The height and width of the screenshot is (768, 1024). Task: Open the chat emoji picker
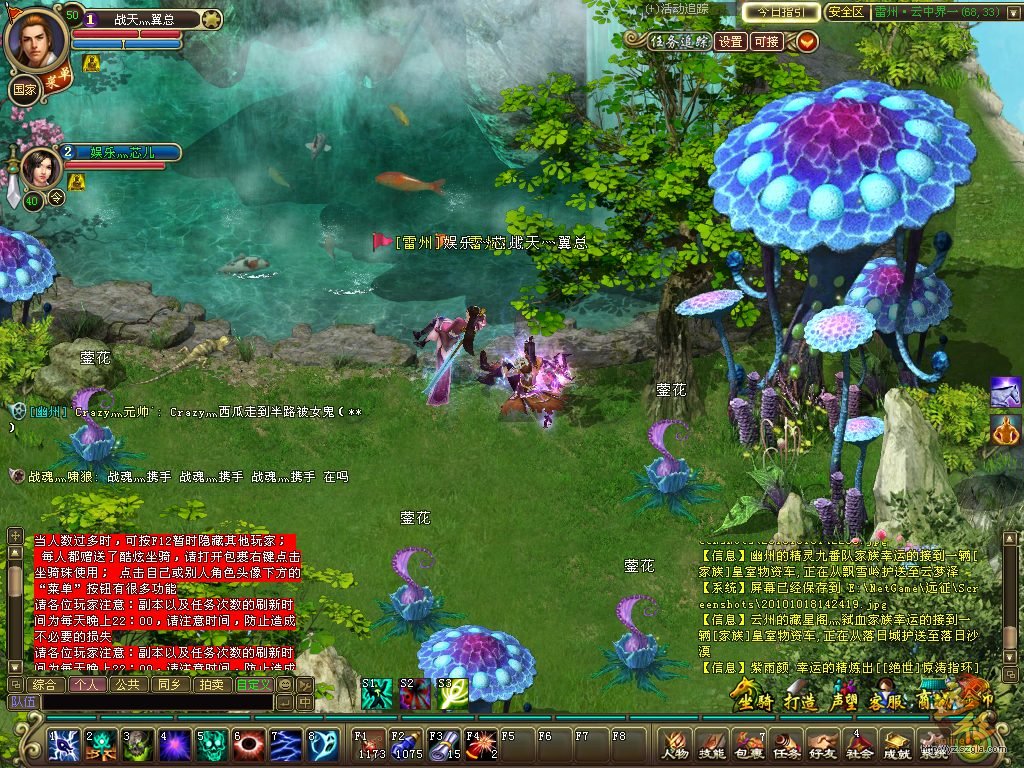pos(285,685)
